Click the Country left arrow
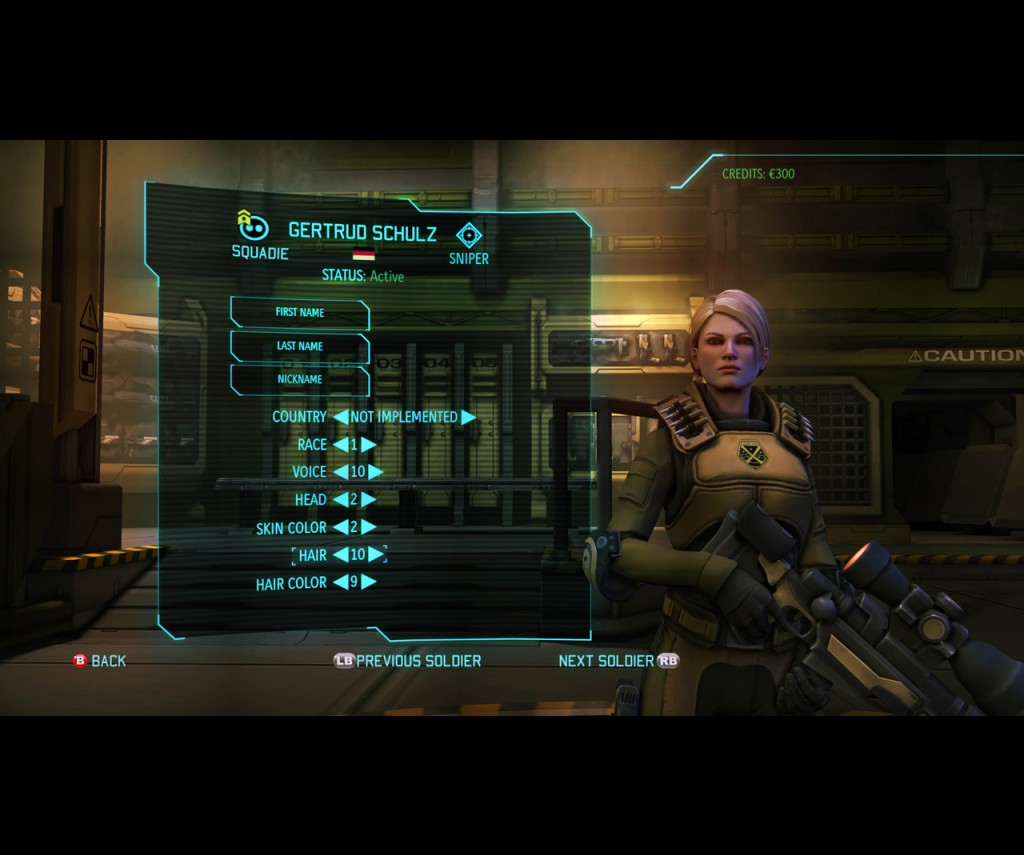Screen dimensions: 1024x855 point(341,417)
